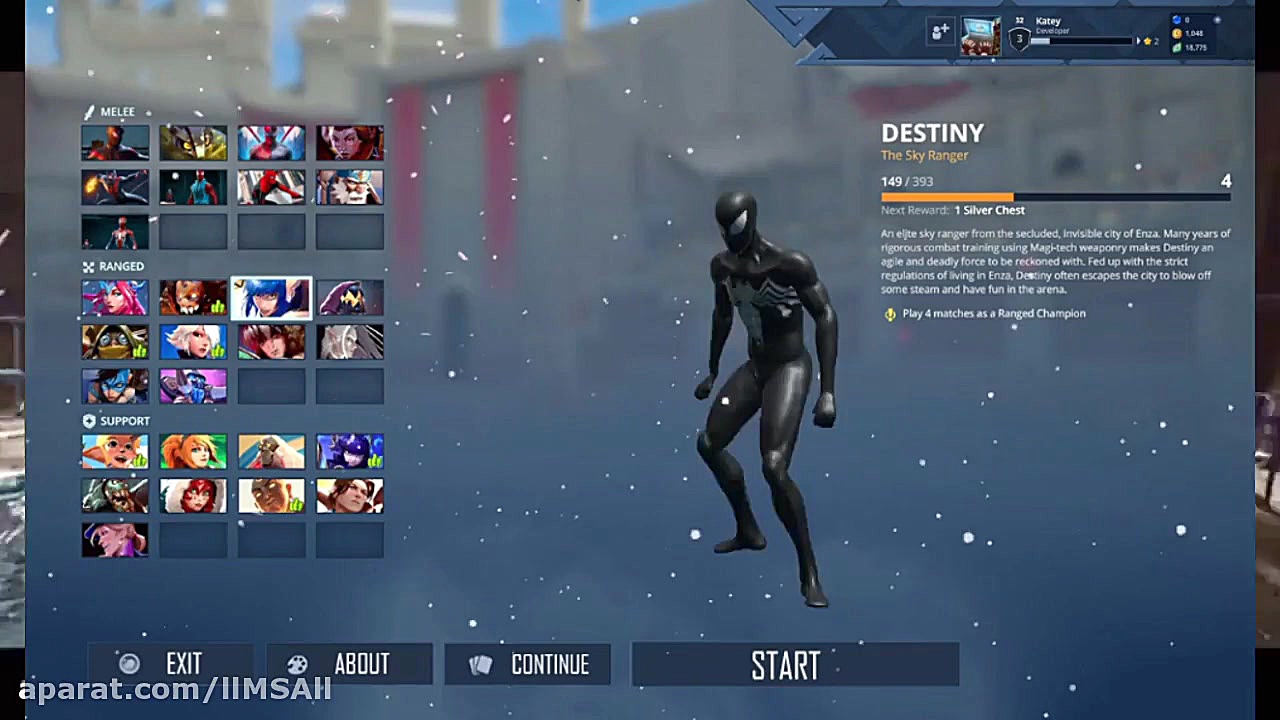Viewport: 1280px width, 720px height.
Task: Select the white-bearded melee champion
Action: click(x=350, y=187)
